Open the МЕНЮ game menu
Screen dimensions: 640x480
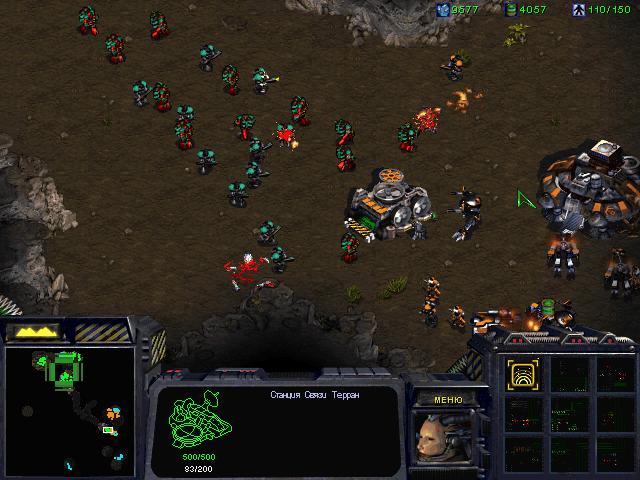[x=448, y=398]
